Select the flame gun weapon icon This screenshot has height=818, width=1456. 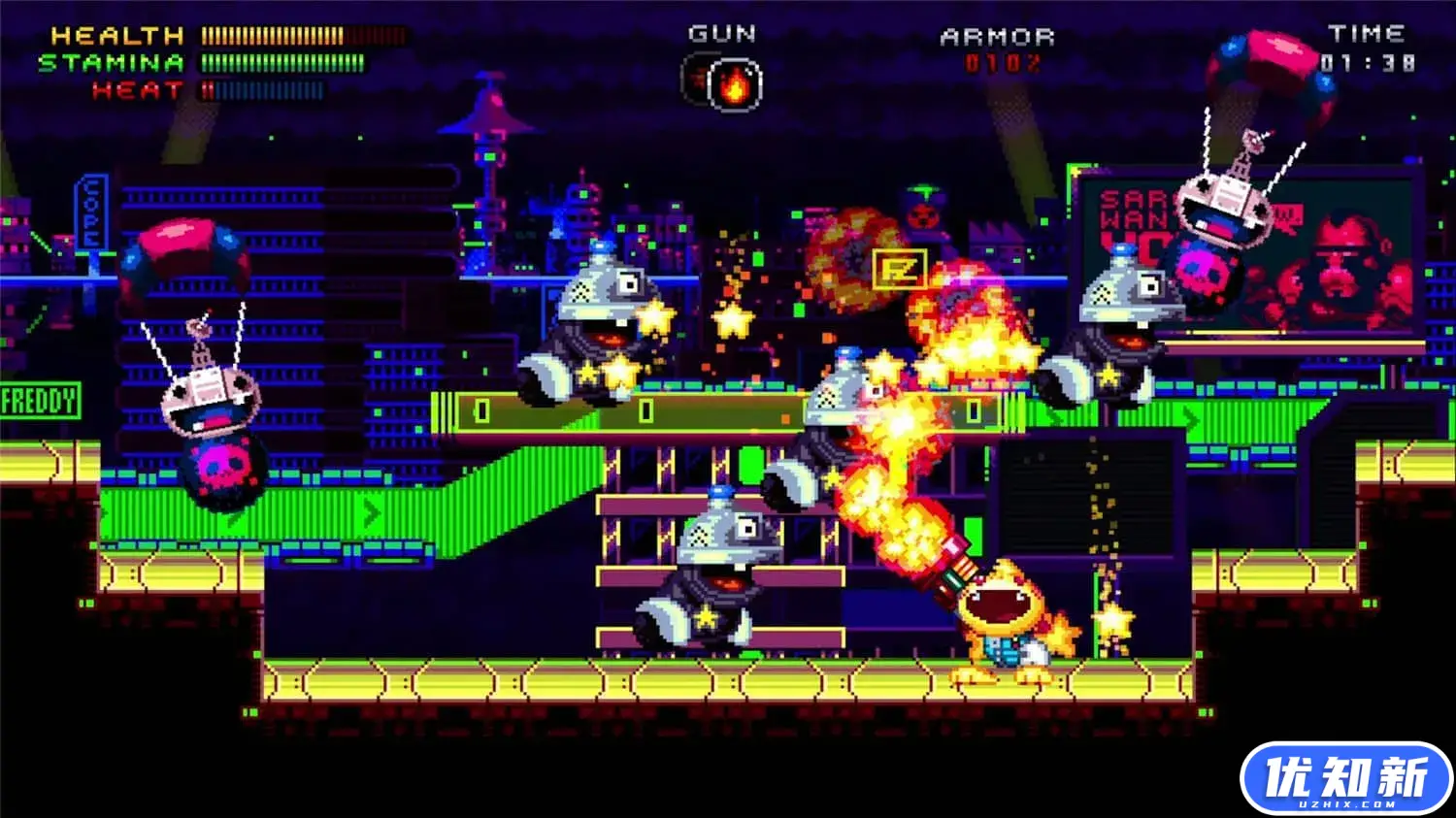(x=734, y=84)
